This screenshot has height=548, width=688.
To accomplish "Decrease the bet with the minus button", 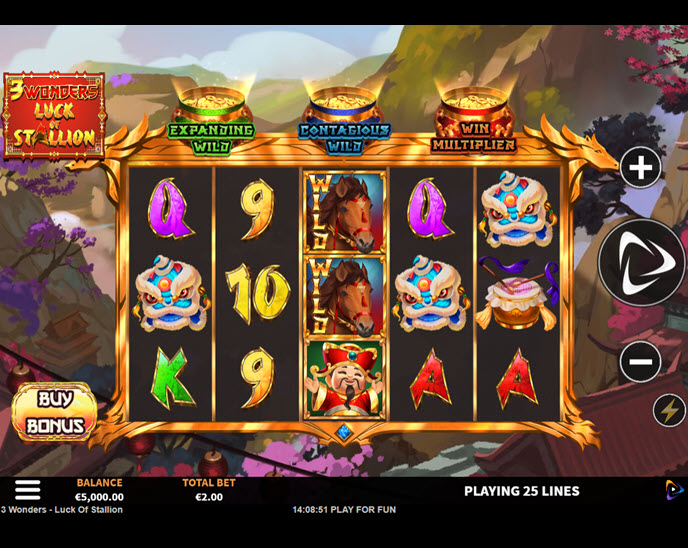I will point(641,361).
